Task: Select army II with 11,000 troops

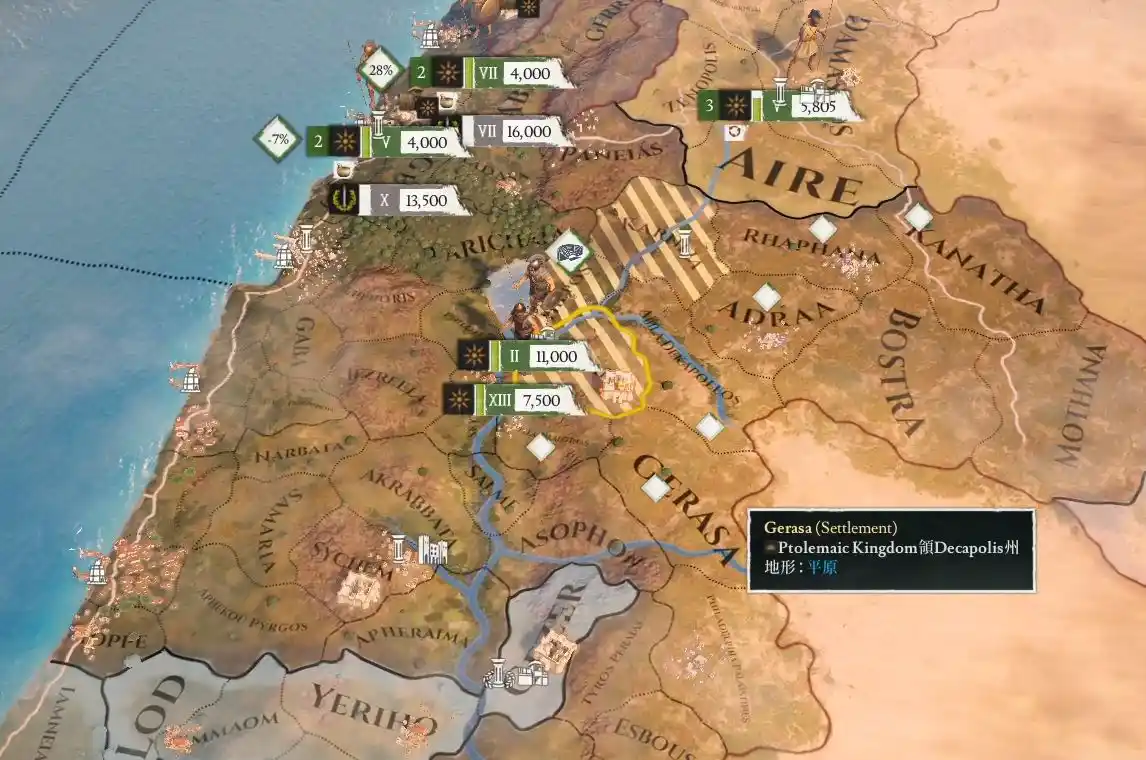Action: point(530,355)
